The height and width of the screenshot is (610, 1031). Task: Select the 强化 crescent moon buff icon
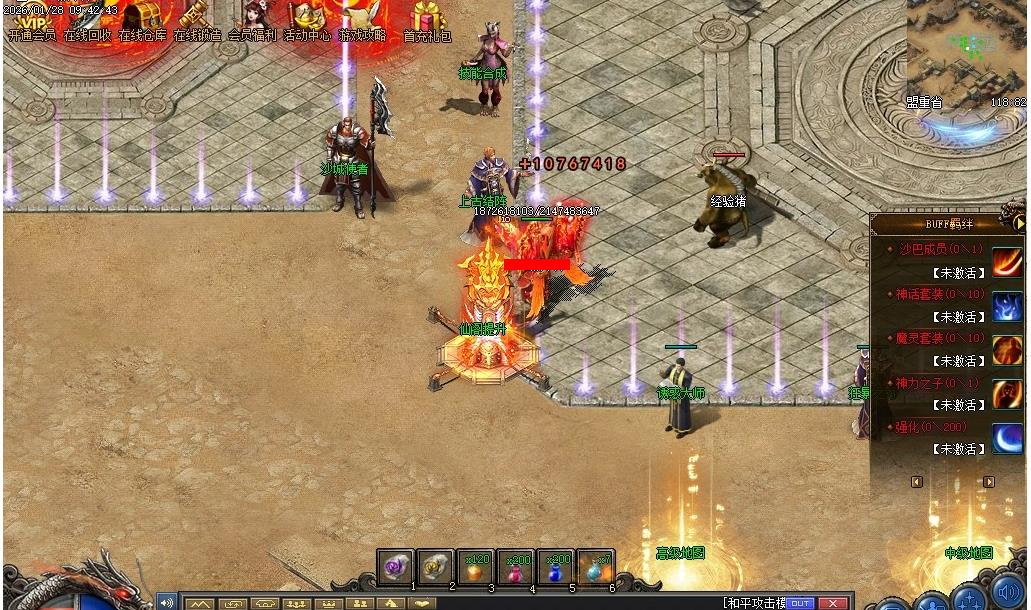1007,439
